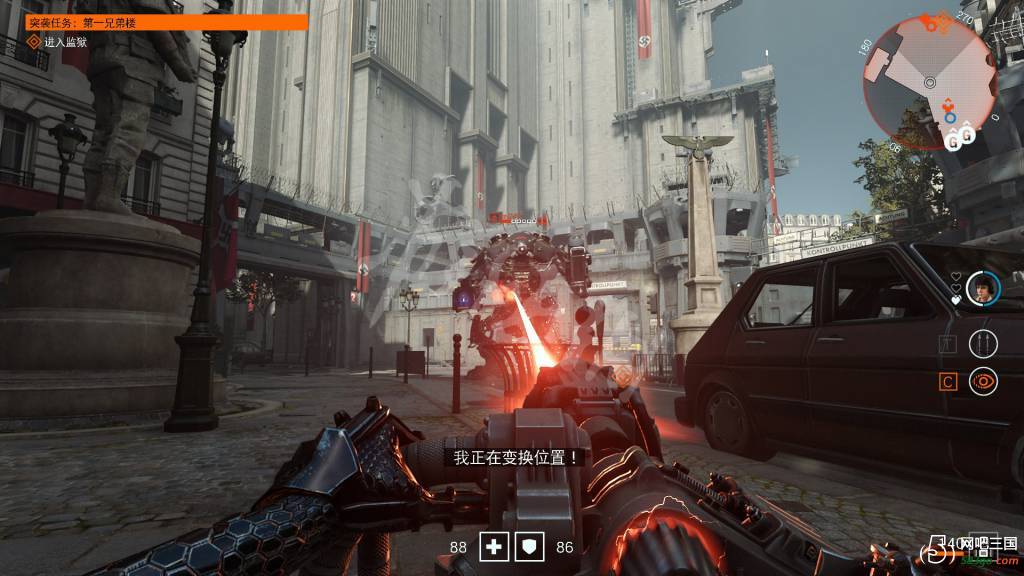Screen dimensions: 1024x576
Task: Click the health cross icon
Action: (493, 547)
